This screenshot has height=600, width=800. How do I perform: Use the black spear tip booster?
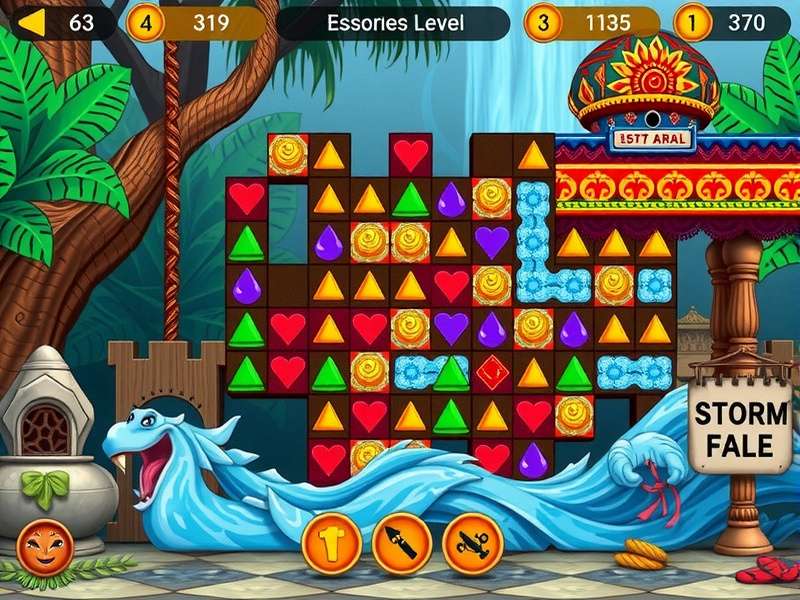[x=401, y=543]
